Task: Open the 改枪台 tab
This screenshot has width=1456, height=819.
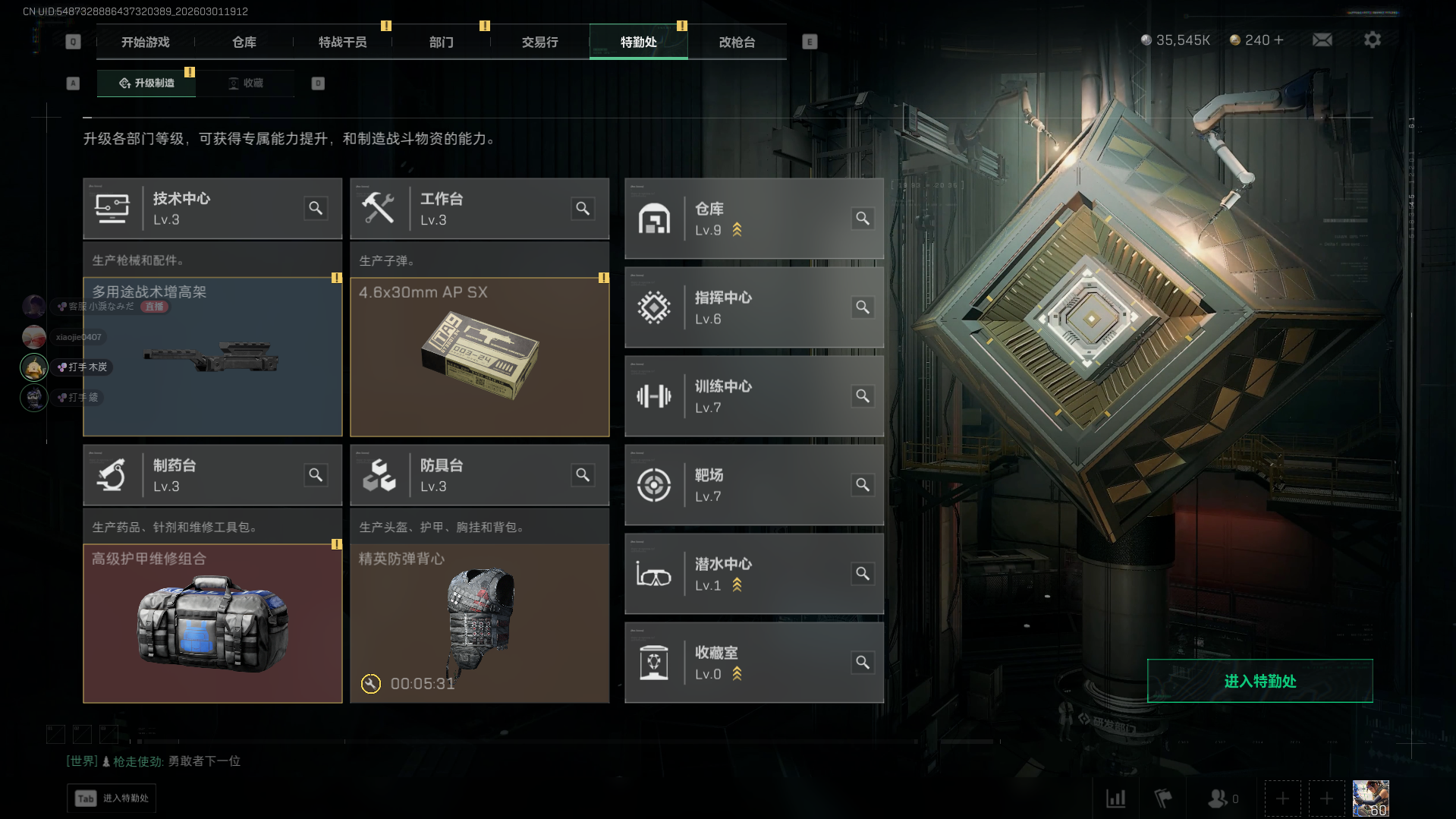Action: 737,43
